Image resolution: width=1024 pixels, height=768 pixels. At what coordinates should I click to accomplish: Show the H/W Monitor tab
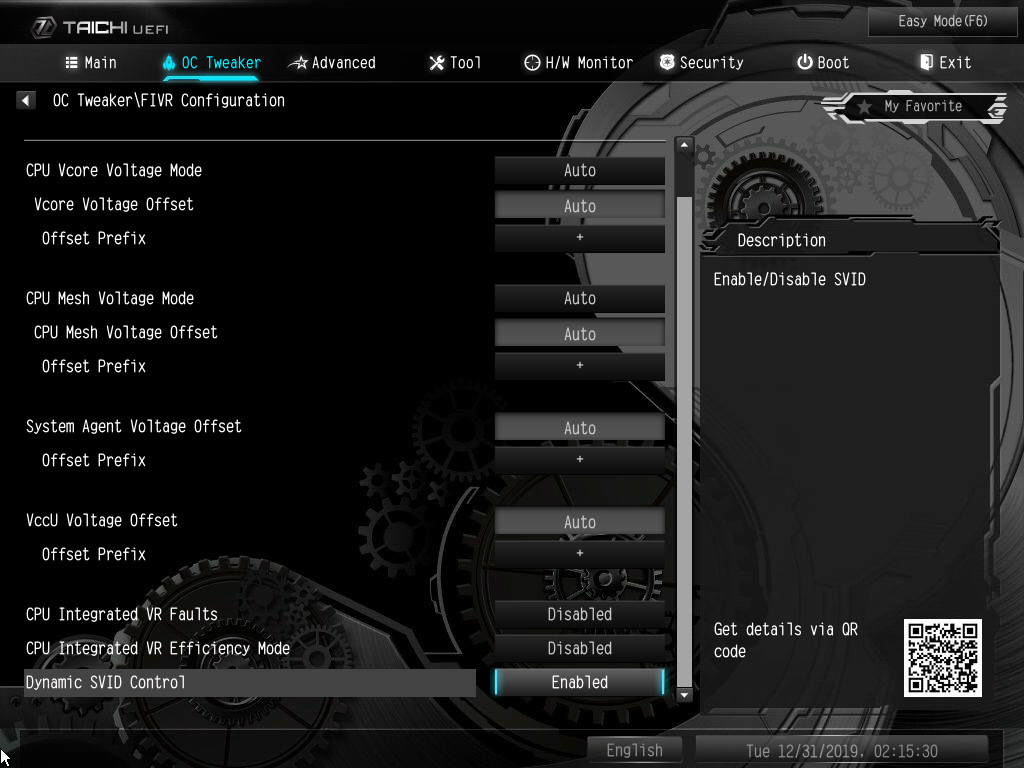point(578,63)
